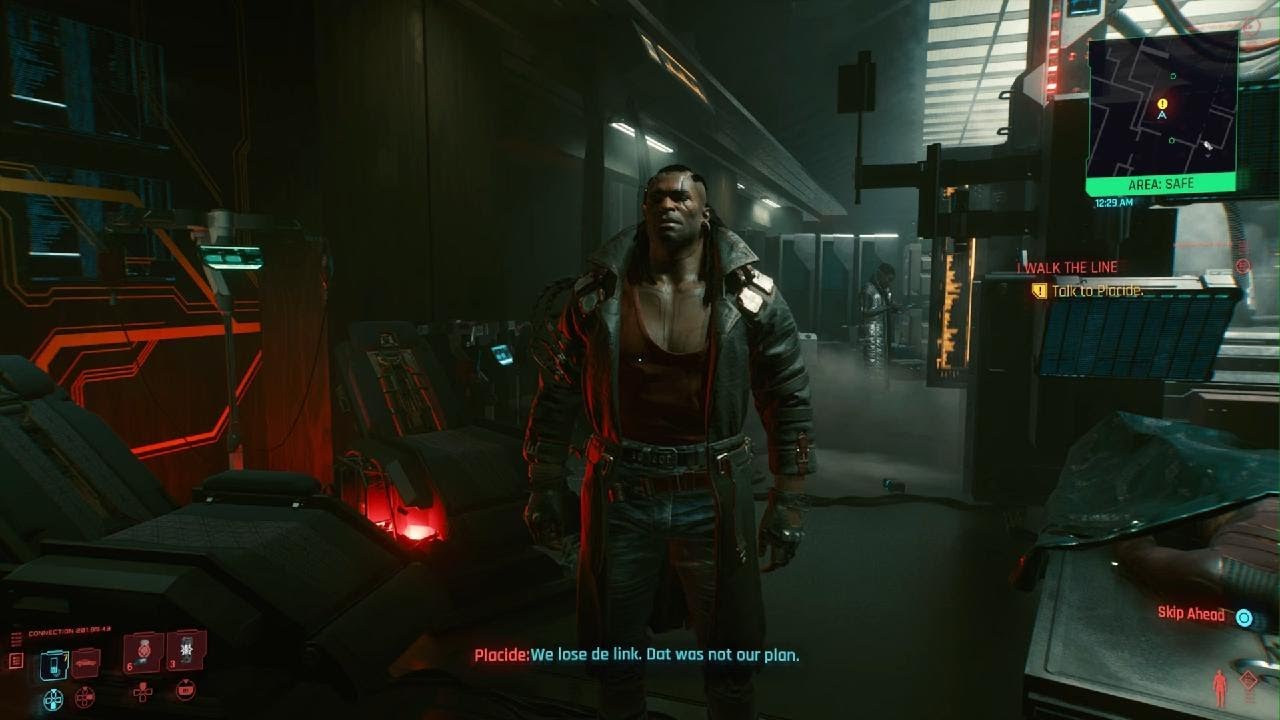Click the red list icon near the connection readout
The height and width of the screenshot is (720, 1280).
(16, 660)
